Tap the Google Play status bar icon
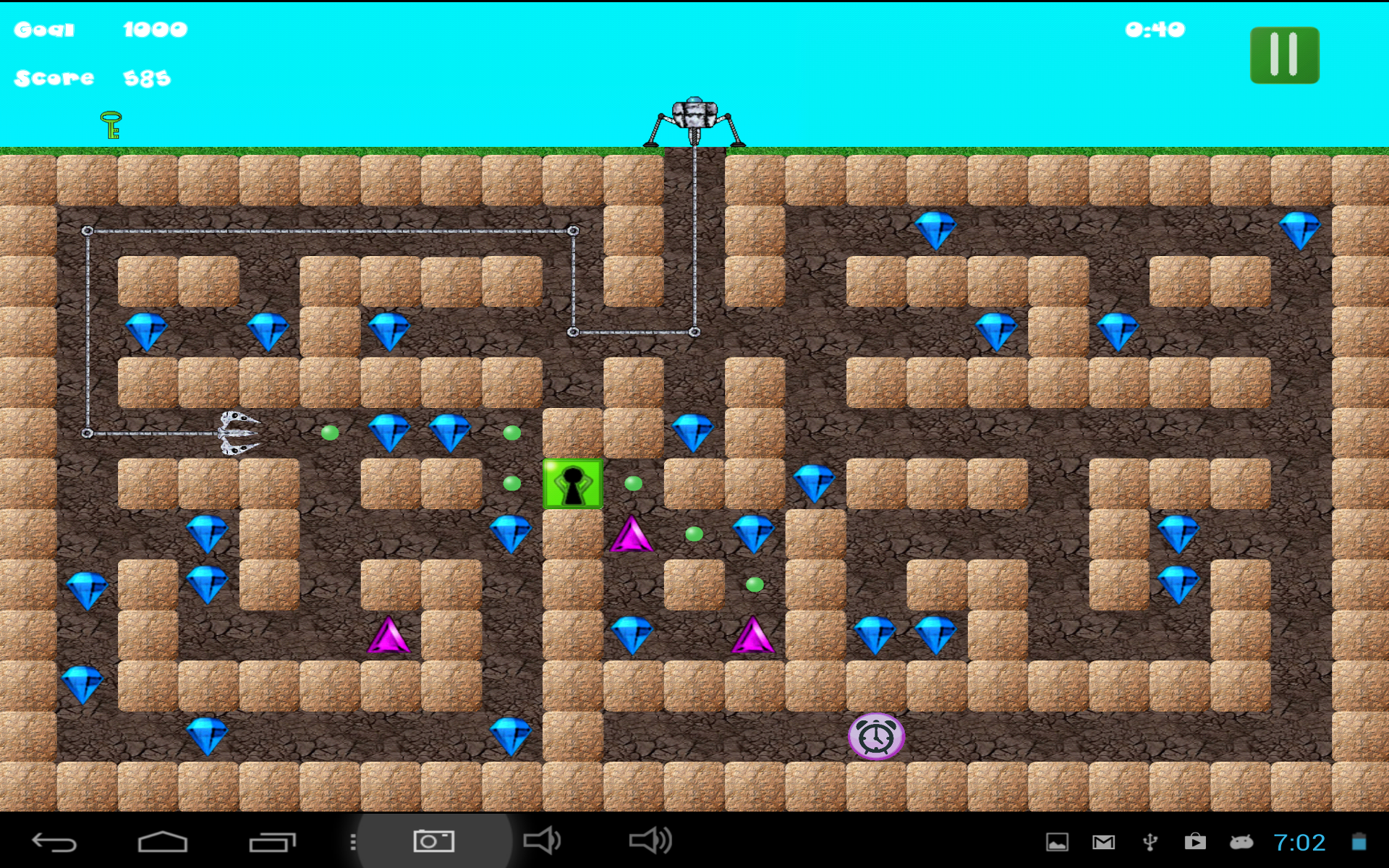Viewport: 1389px width, 868px height. coord(1195,841)
